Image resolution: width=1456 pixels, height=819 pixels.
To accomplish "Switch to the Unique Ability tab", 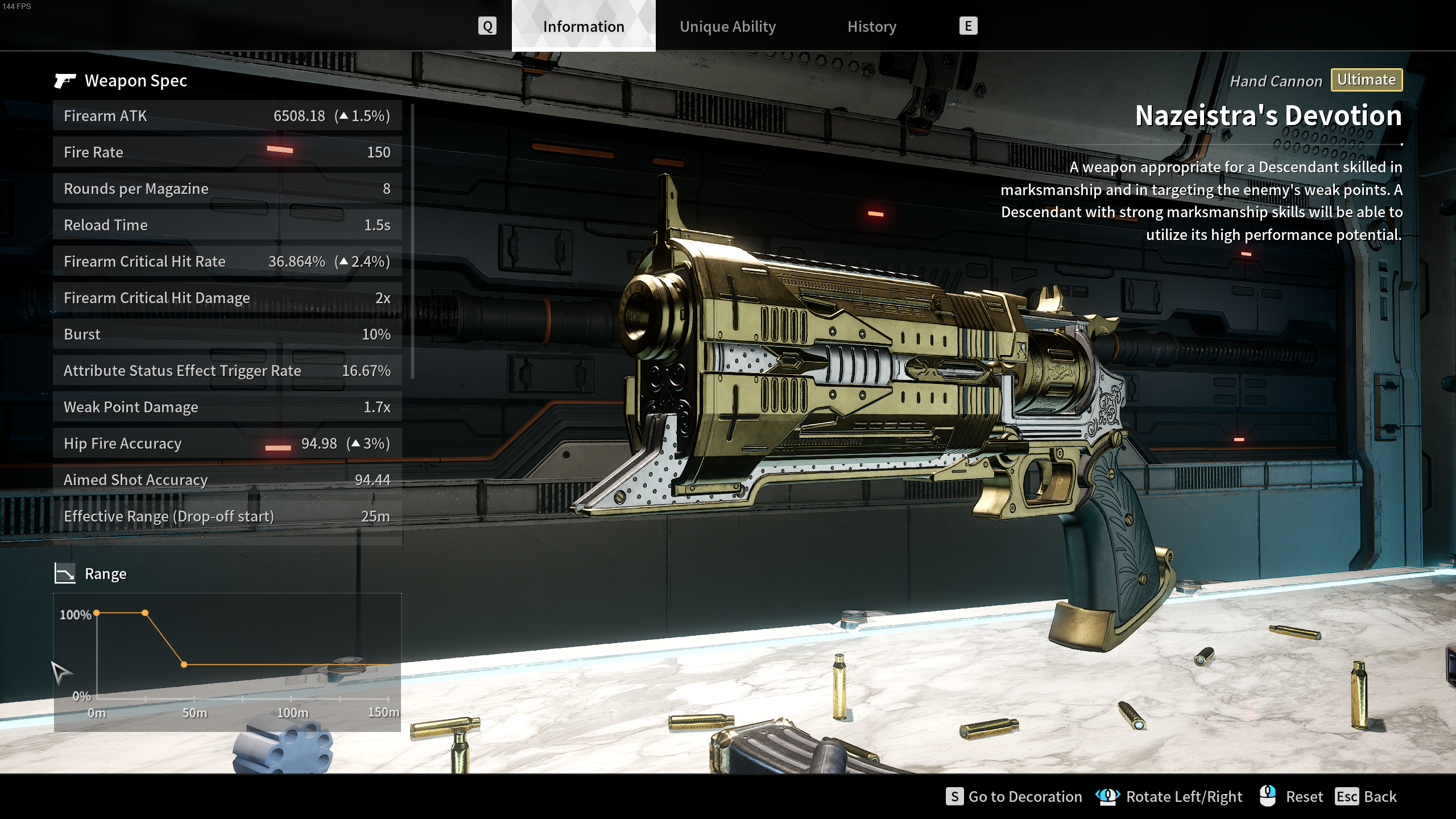I will click(x=727, y=27).
